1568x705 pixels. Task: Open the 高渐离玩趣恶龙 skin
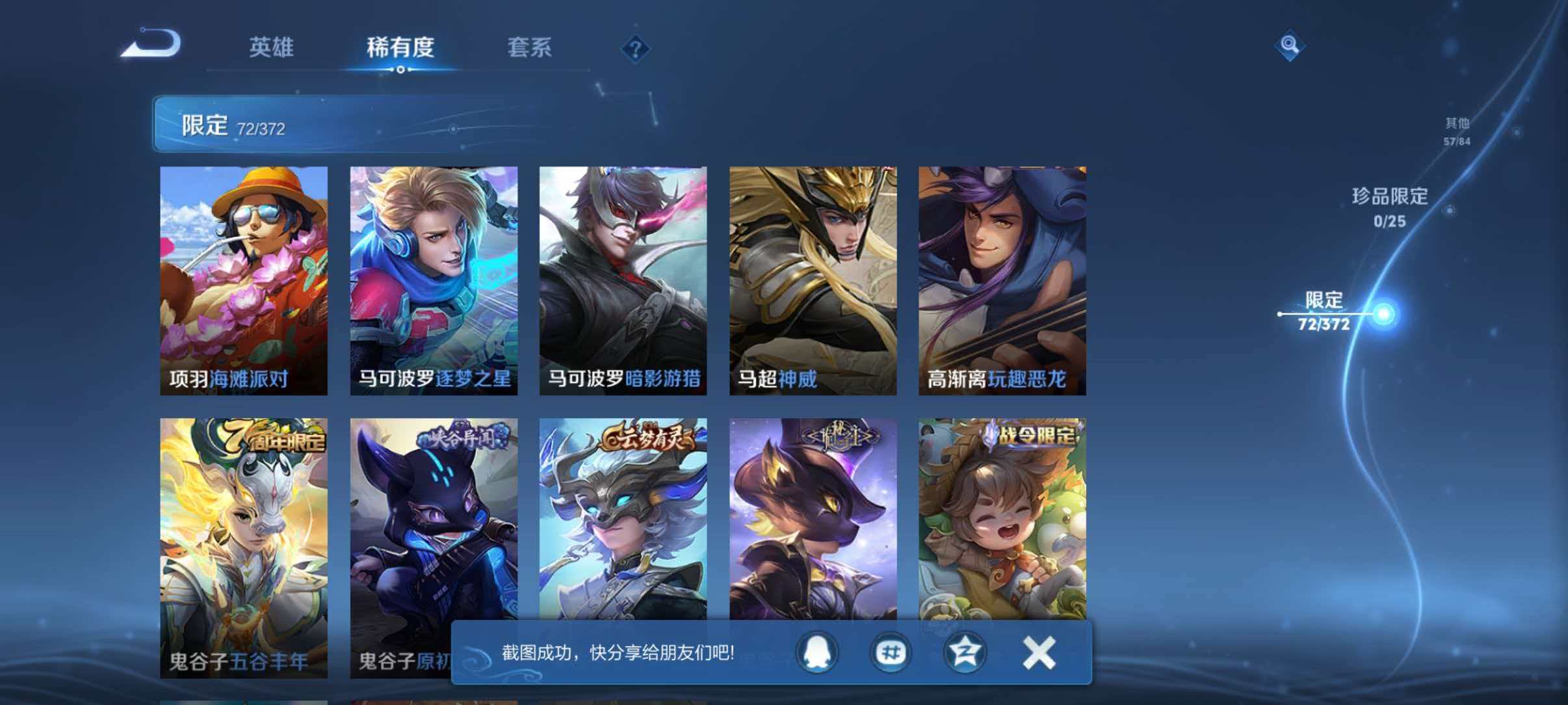click(x=1002, y=280)
